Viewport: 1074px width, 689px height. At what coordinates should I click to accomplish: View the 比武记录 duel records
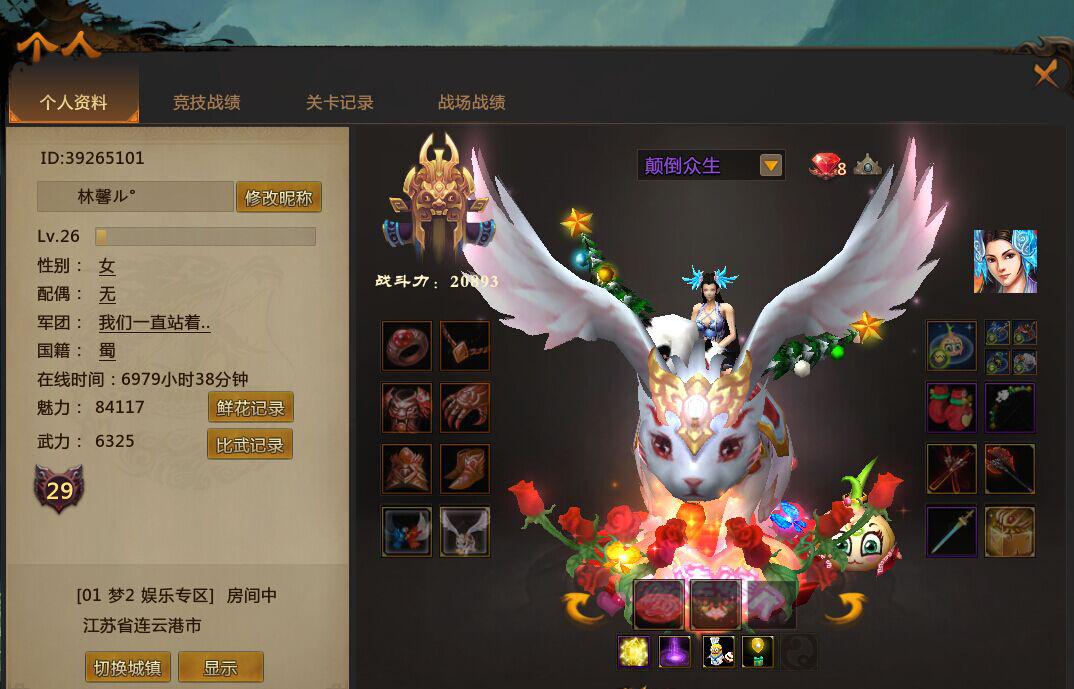[x=250, y=444]
